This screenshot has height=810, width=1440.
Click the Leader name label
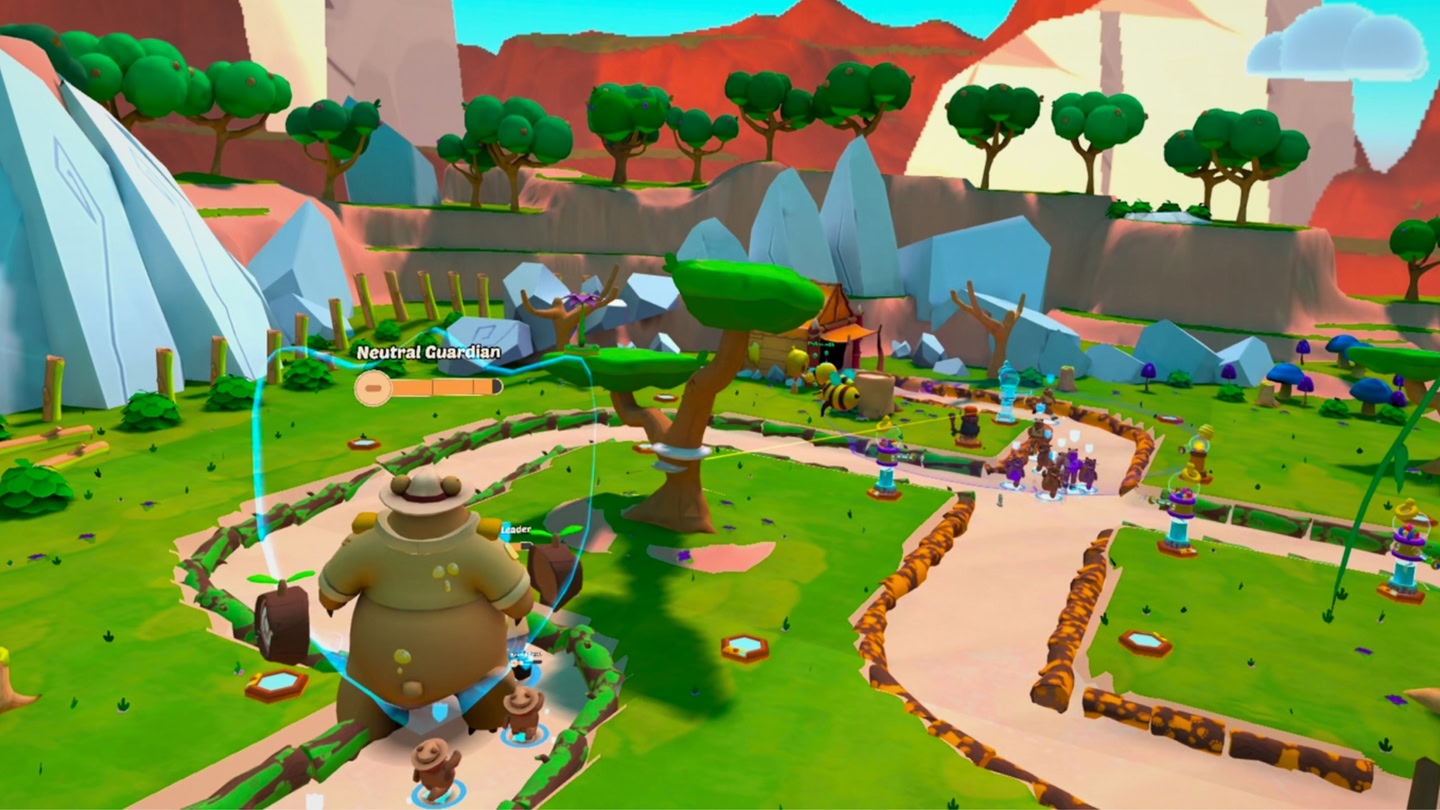click(x=516, y=527)
